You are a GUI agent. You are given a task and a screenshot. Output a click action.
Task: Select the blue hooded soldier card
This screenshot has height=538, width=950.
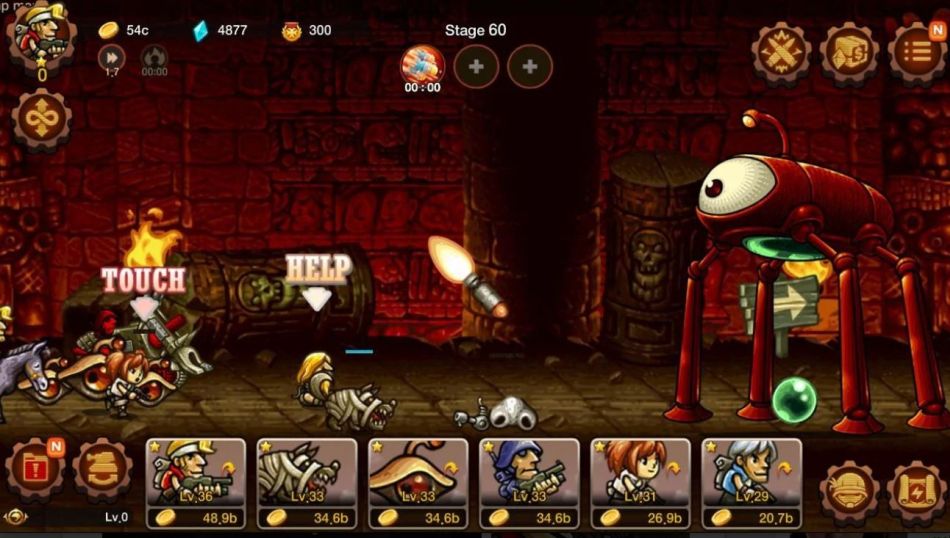[x=529, y=482]
